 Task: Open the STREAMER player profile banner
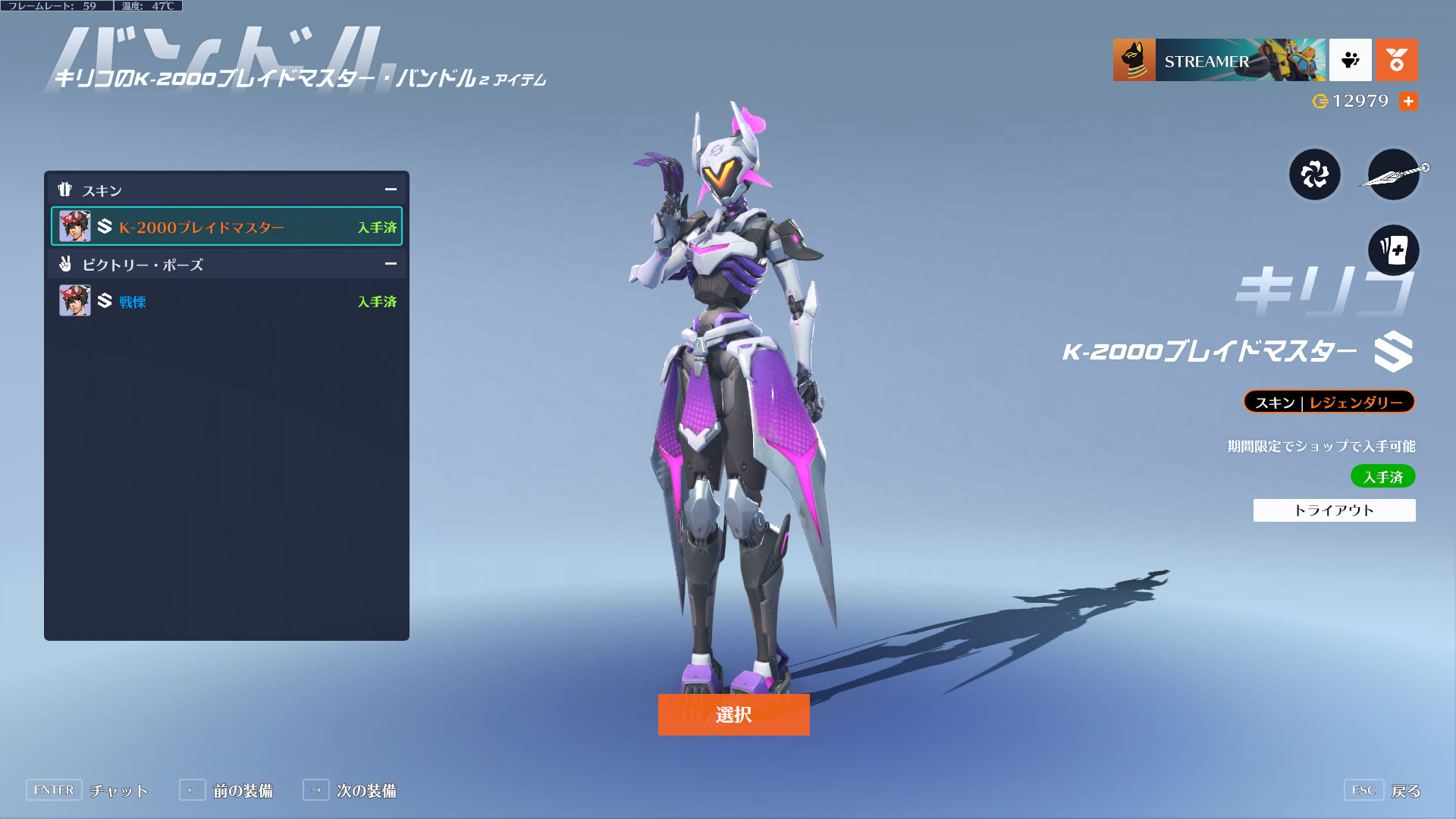click(1219, 61)
